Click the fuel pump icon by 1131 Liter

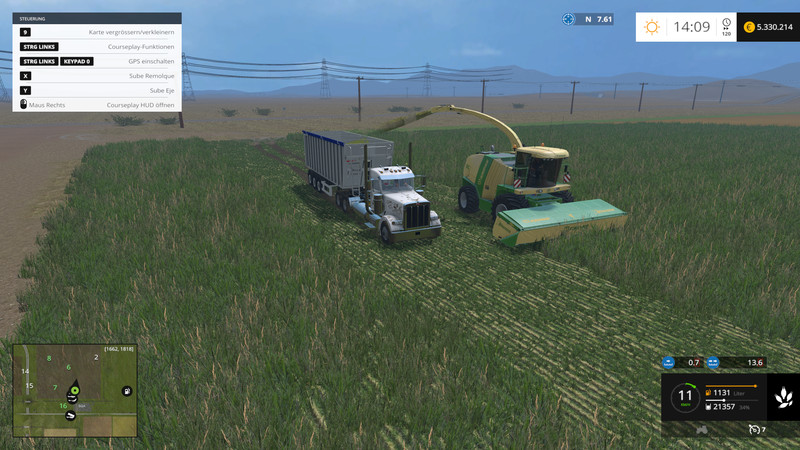click(709, 393)
